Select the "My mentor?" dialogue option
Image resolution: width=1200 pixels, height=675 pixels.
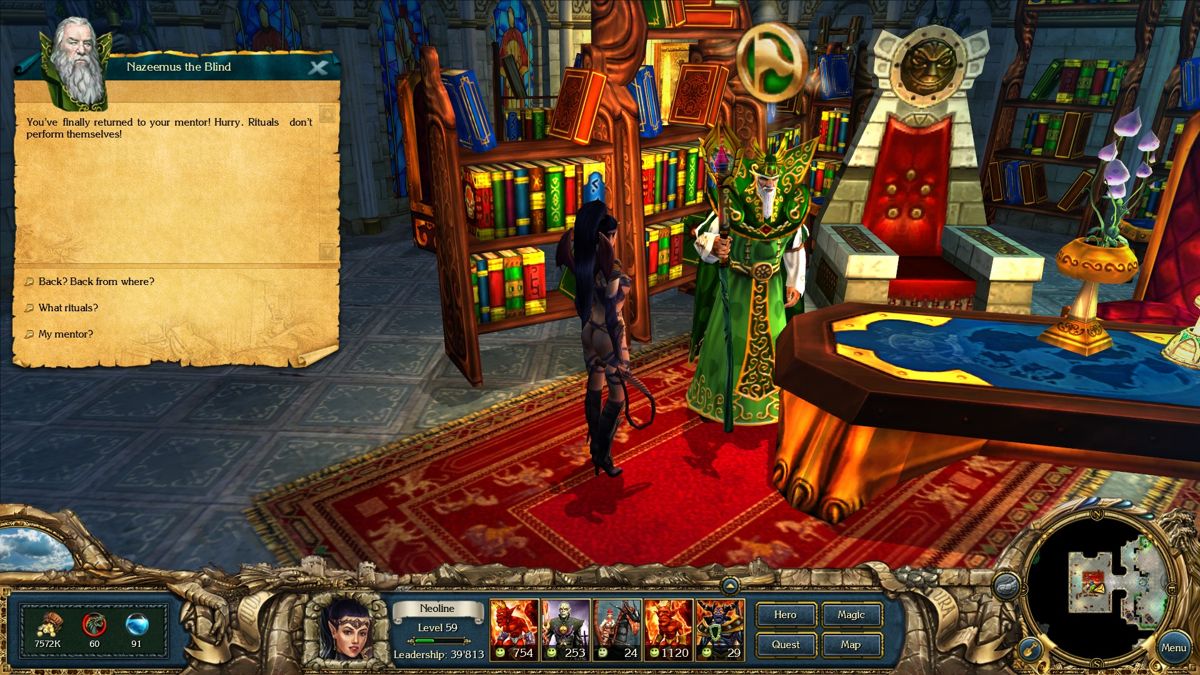coord(66,334)
